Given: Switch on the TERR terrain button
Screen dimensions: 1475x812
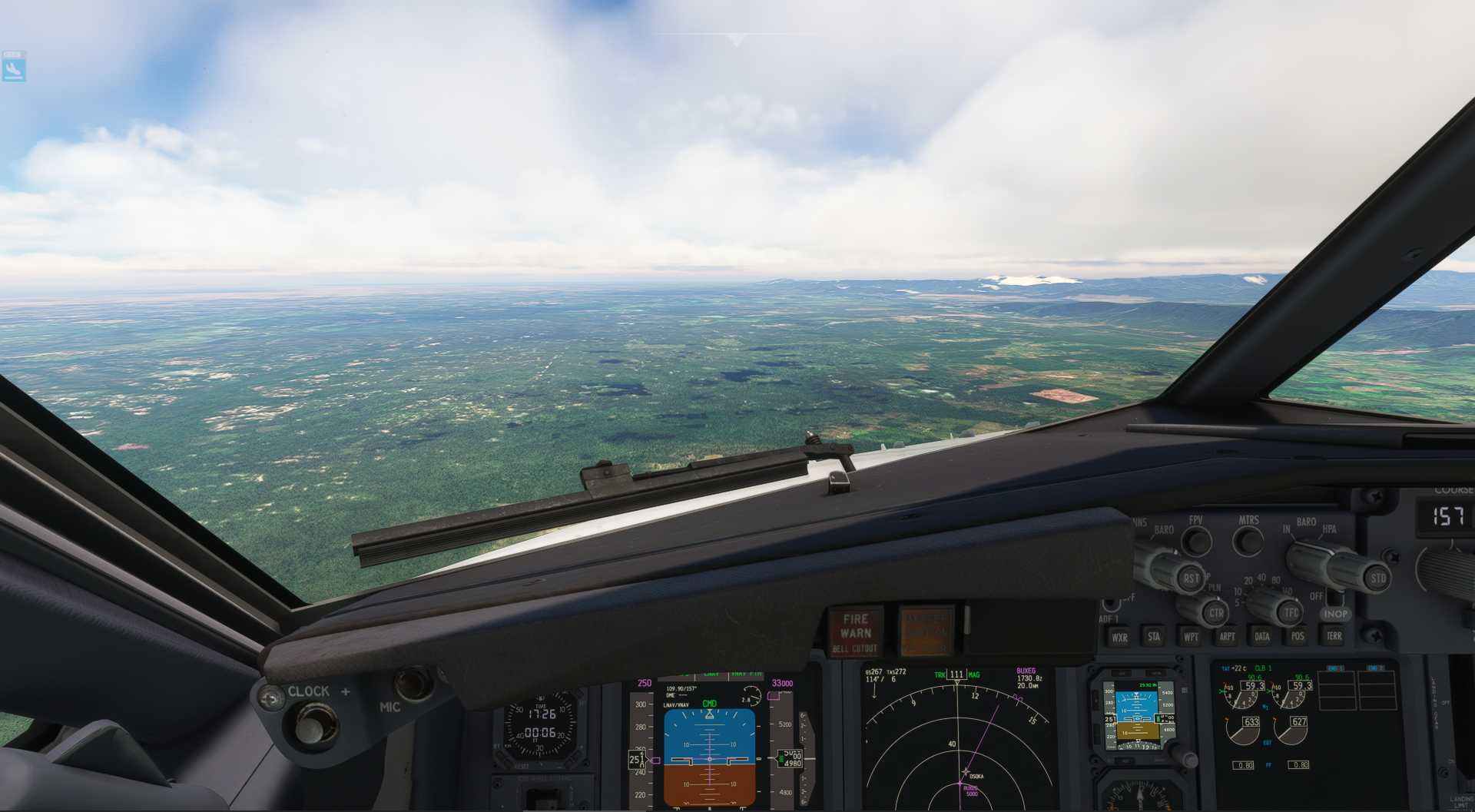Looking at the screenshot, I should [x=1334, y=636].
